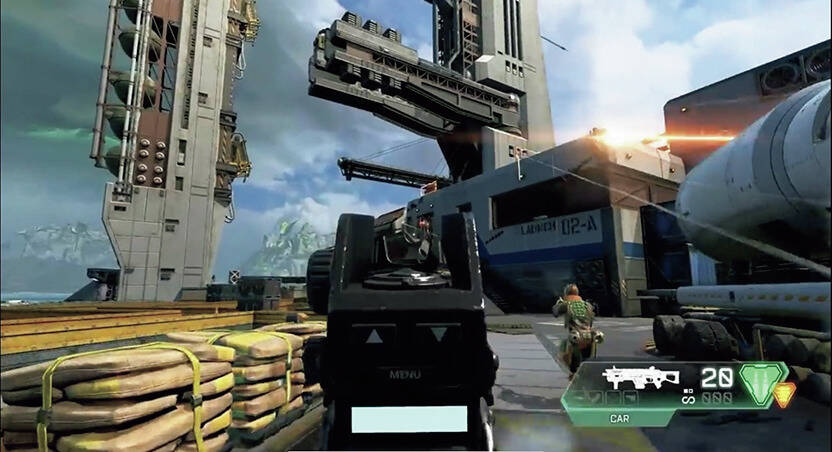832x452 pixels.
Task: Click the small orange triangular badge
Action: click(x=785, y=393)
